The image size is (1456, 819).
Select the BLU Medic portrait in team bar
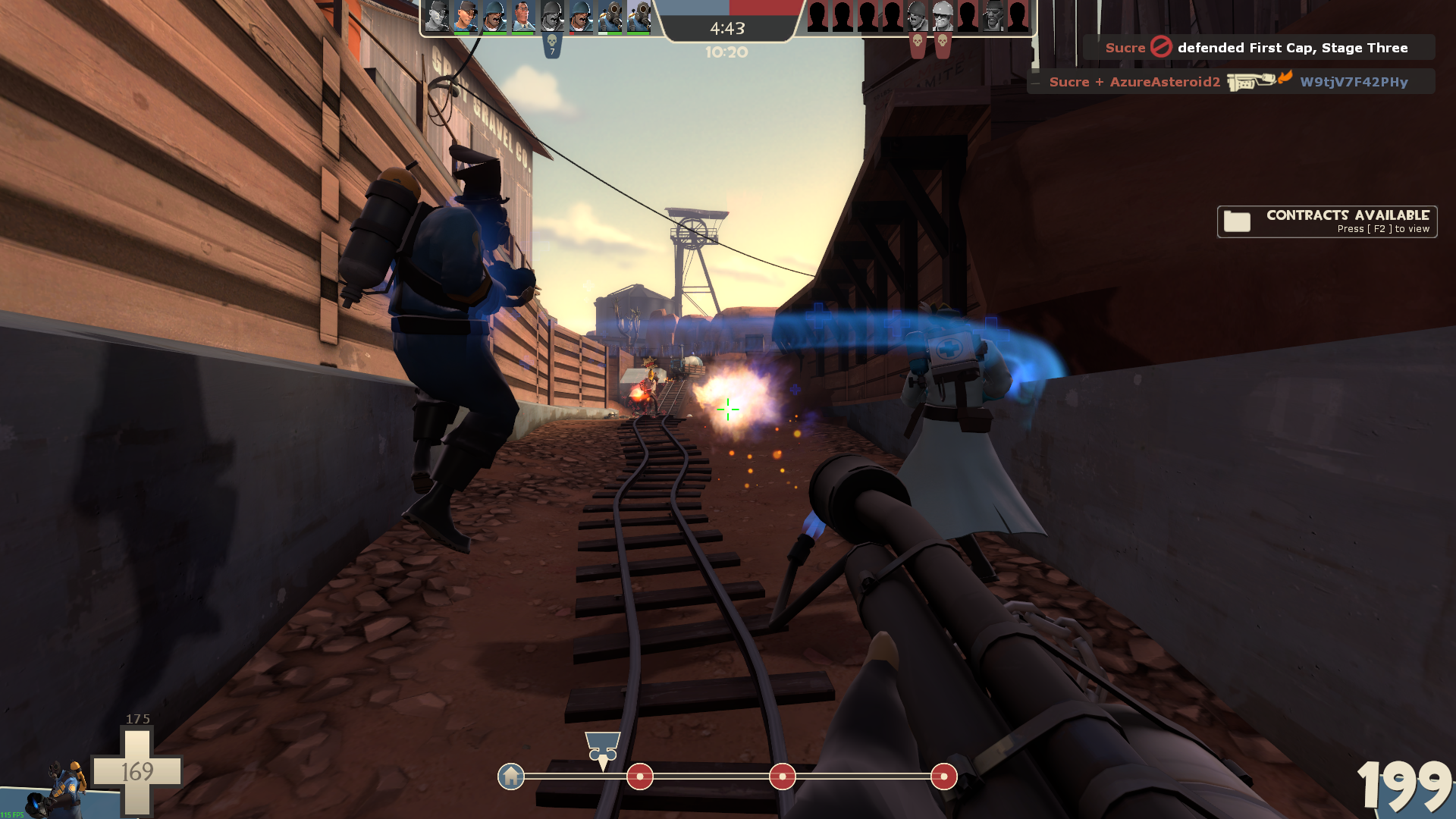pos(523,16)
